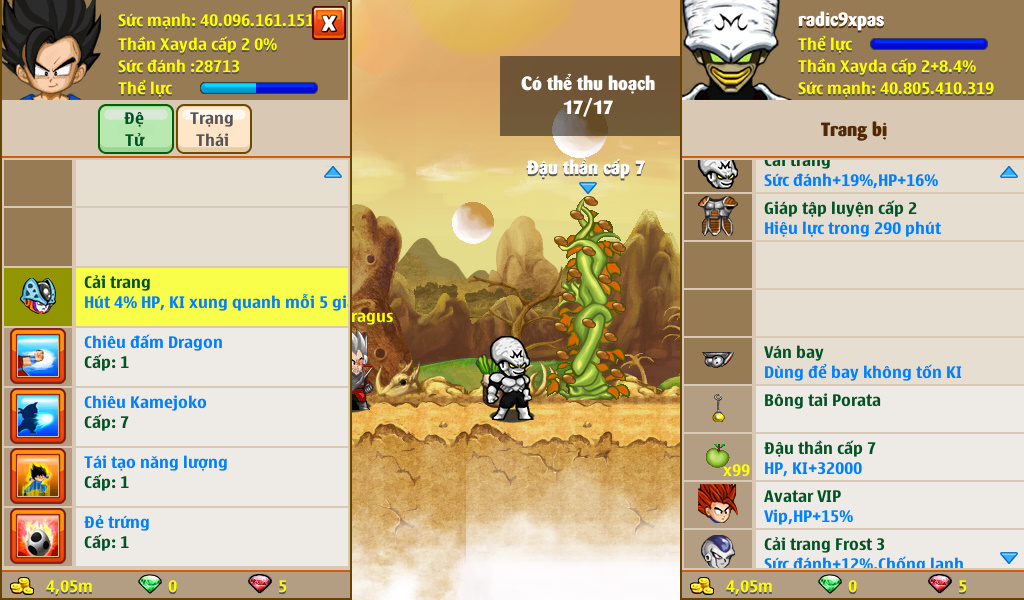Select the Đẻ trứng skill

pyautogui.click(x=211, y=532)
